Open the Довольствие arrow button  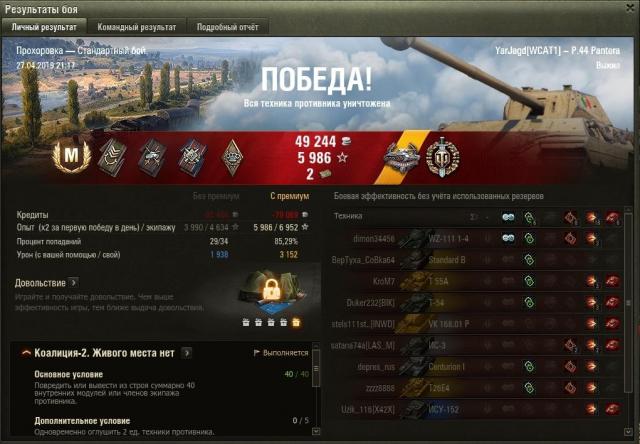pos(74,283)
